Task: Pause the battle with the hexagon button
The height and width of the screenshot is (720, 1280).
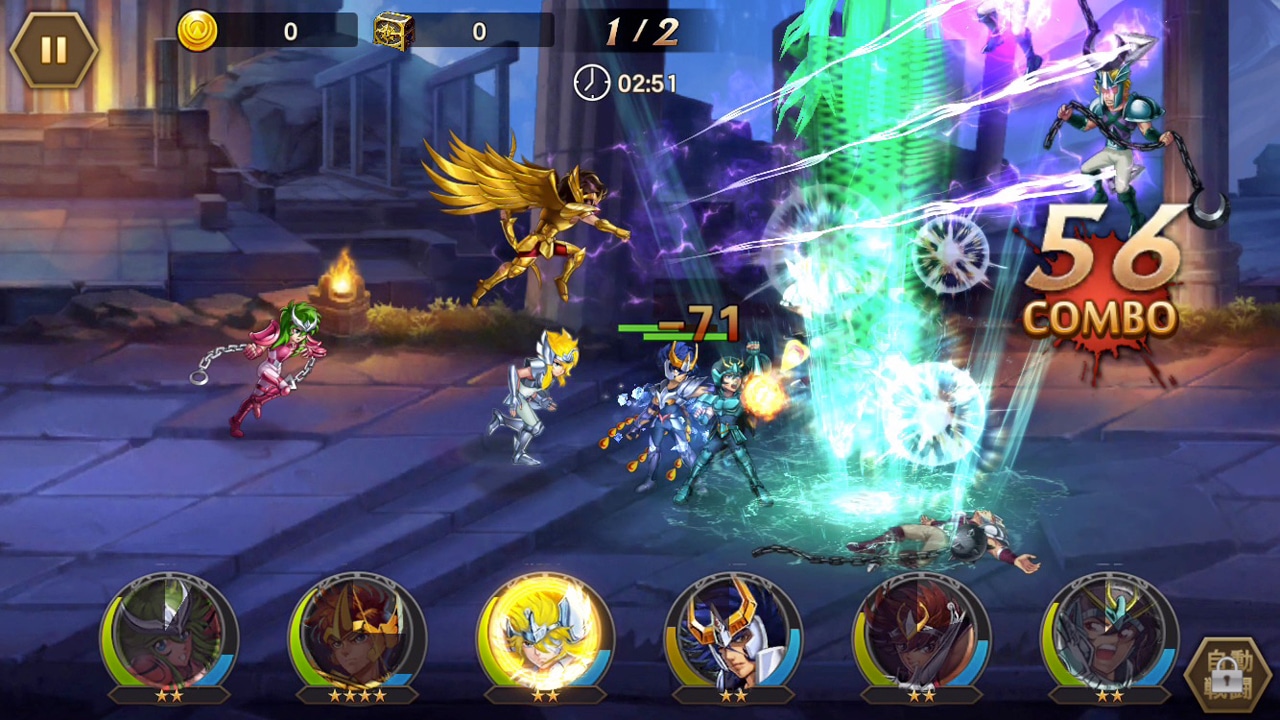Action: [x=53, y=49]
